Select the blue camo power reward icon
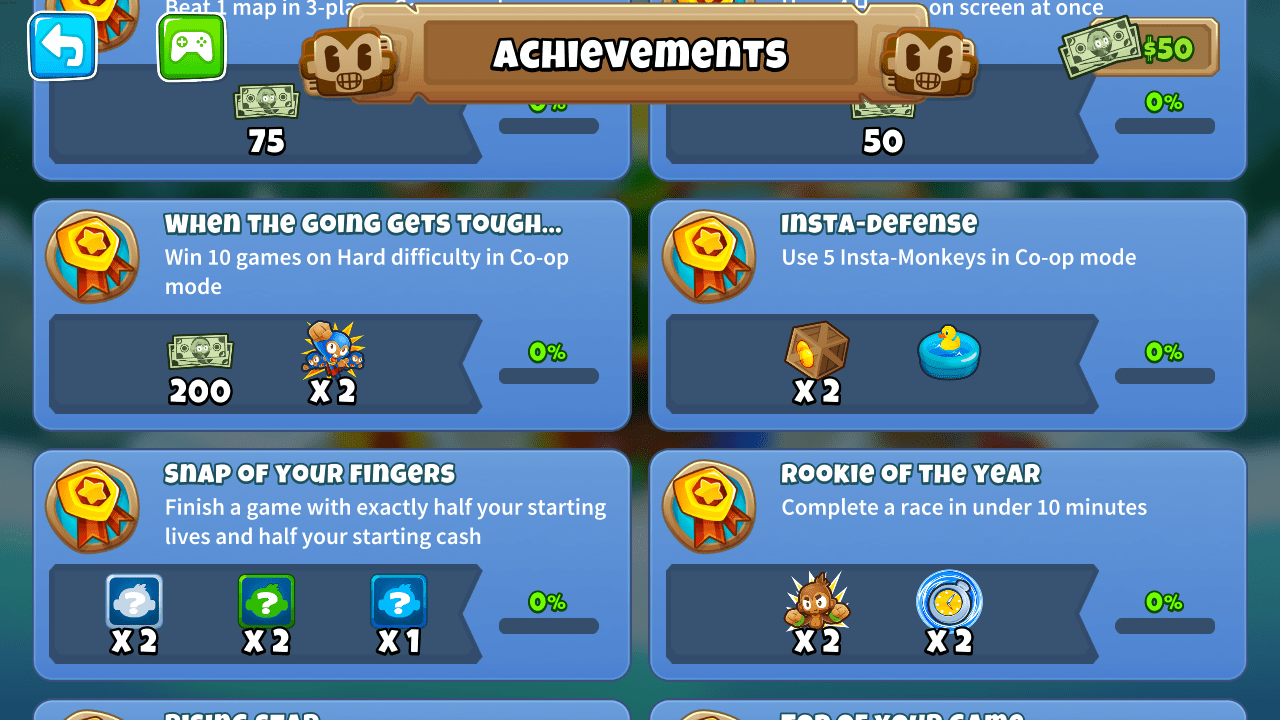The image size is (1280, 720). (133, 602)
